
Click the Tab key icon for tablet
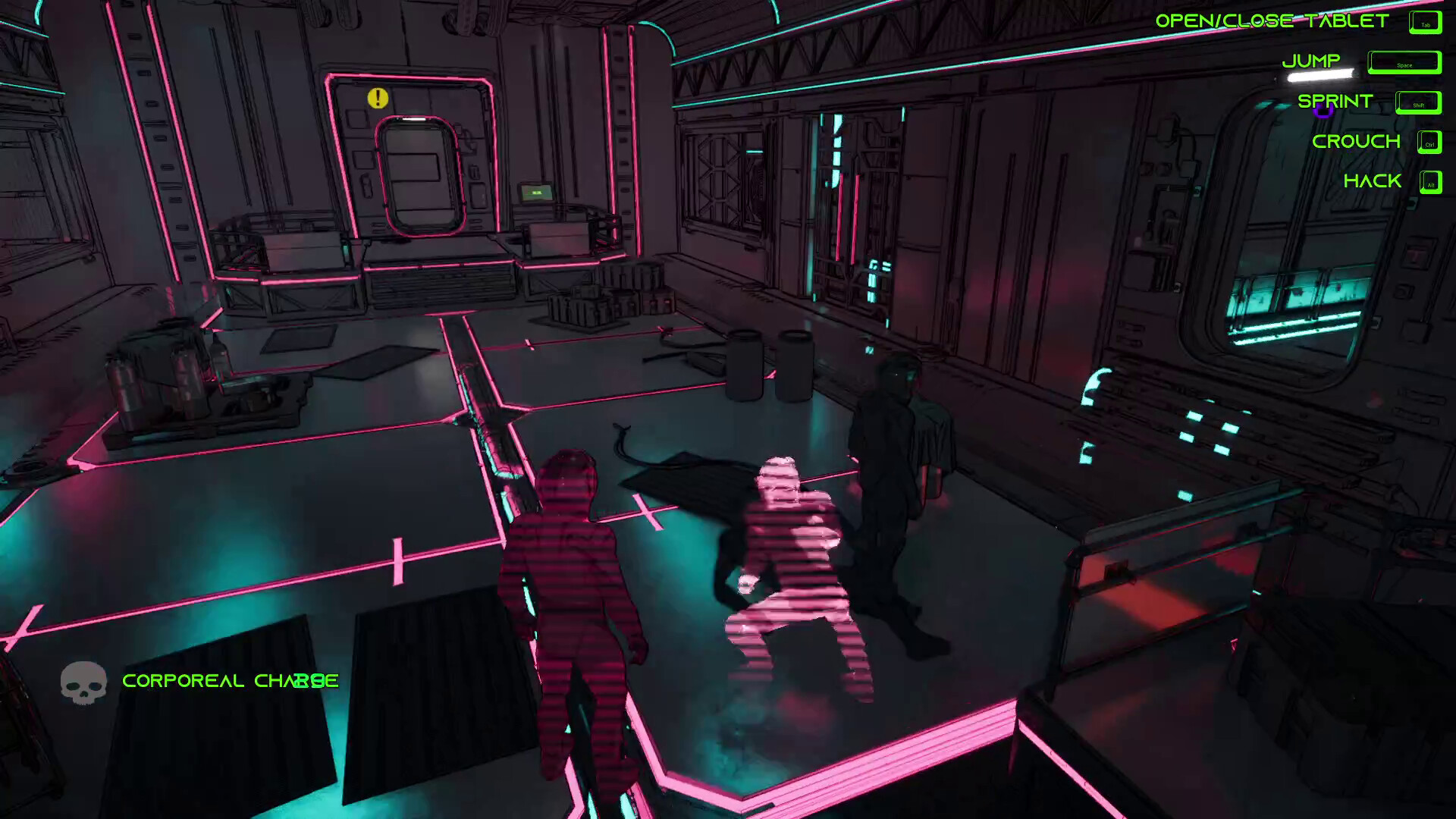[1425, 22]
